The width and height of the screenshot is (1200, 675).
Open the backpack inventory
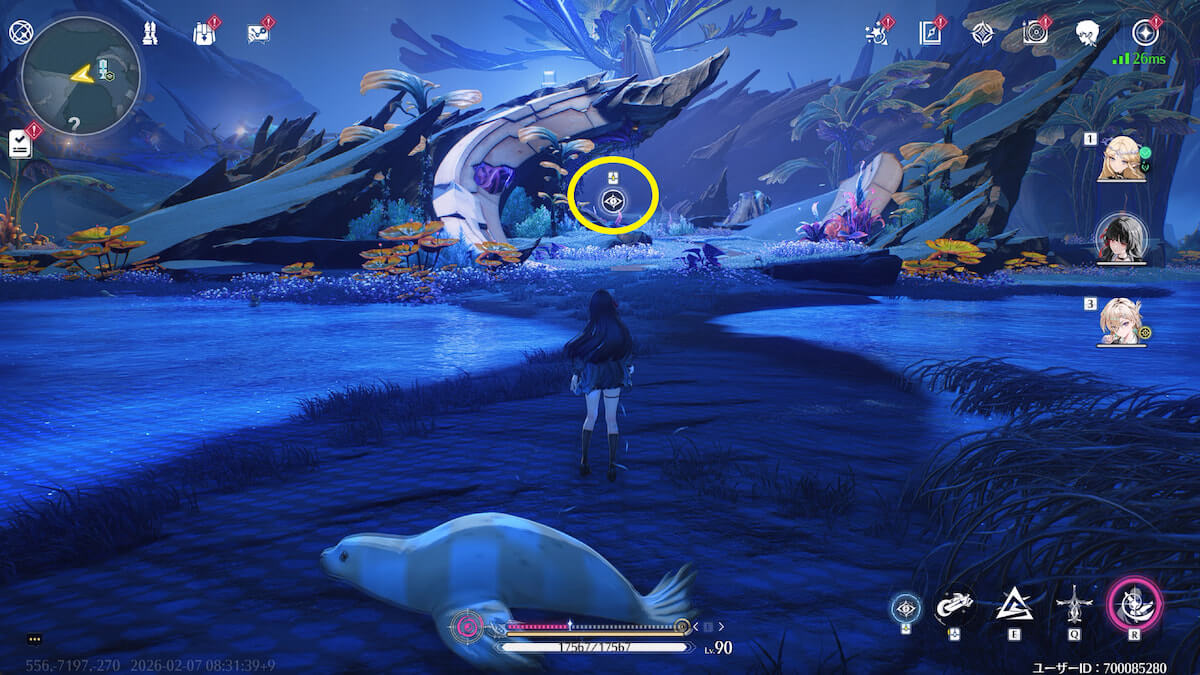204,33
